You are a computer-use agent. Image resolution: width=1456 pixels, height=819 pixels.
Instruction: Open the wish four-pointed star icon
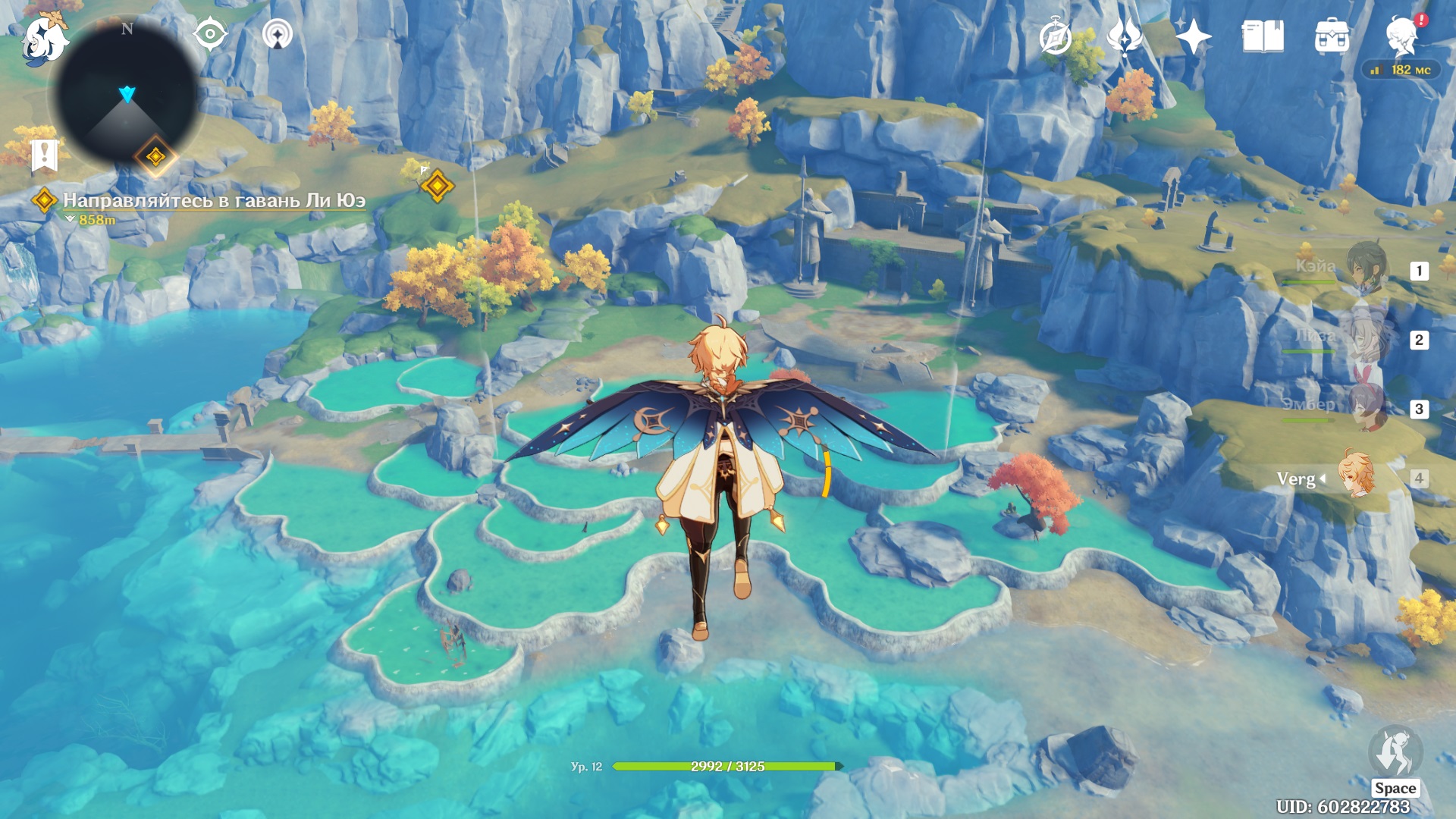click(1193, 36)
